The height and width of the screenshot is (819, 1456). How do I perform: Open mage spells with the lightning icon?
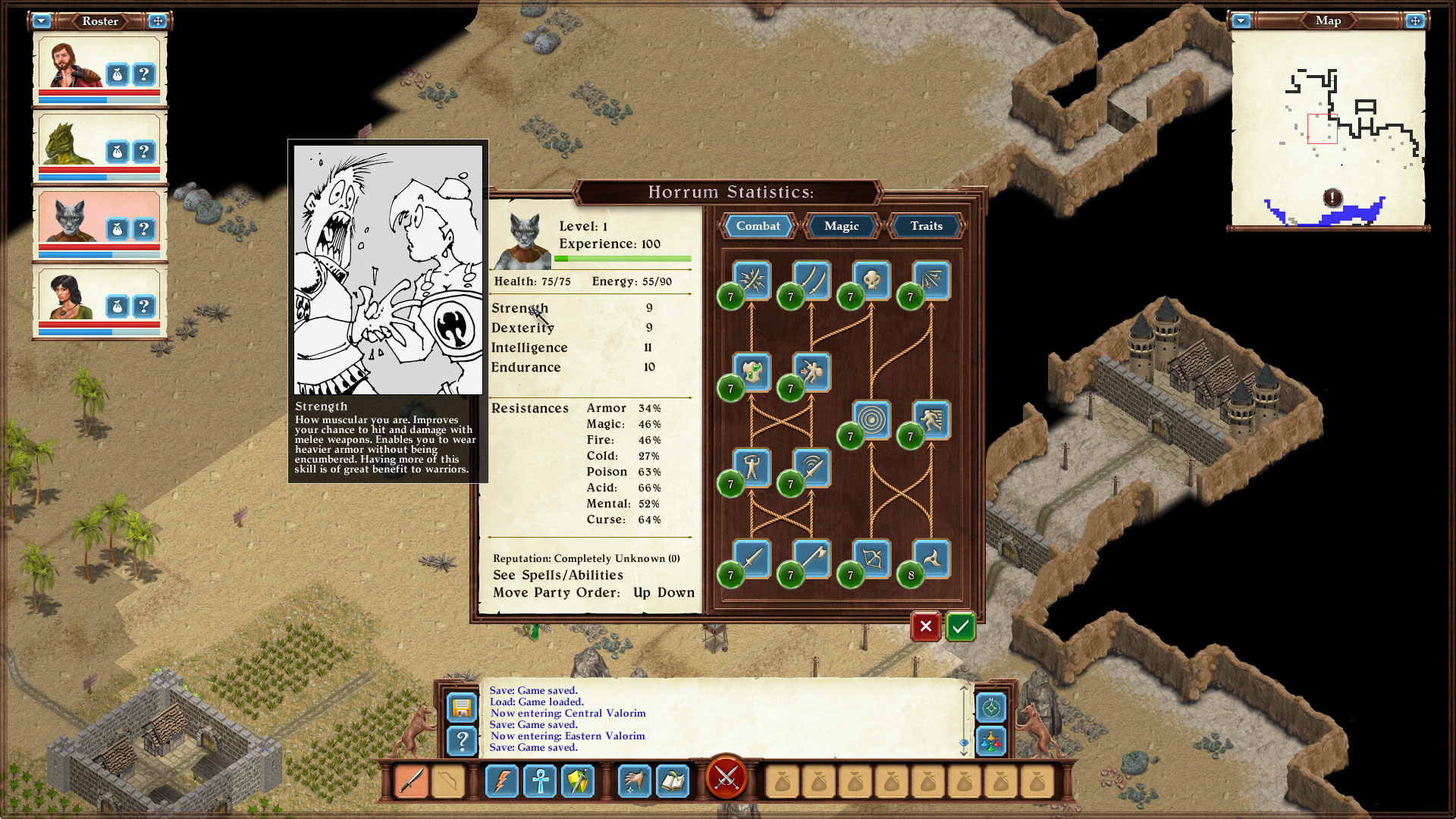pyautogui.click(x=502, y=780)
